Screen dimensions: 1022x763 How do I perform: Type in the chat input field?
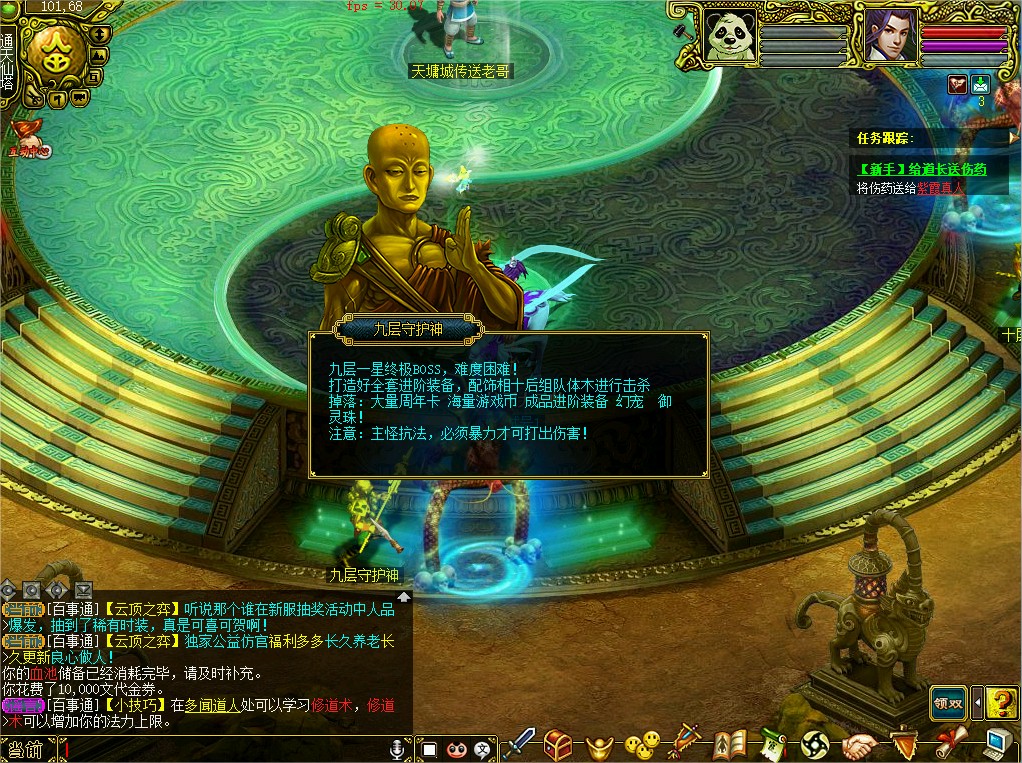point(220,748)
